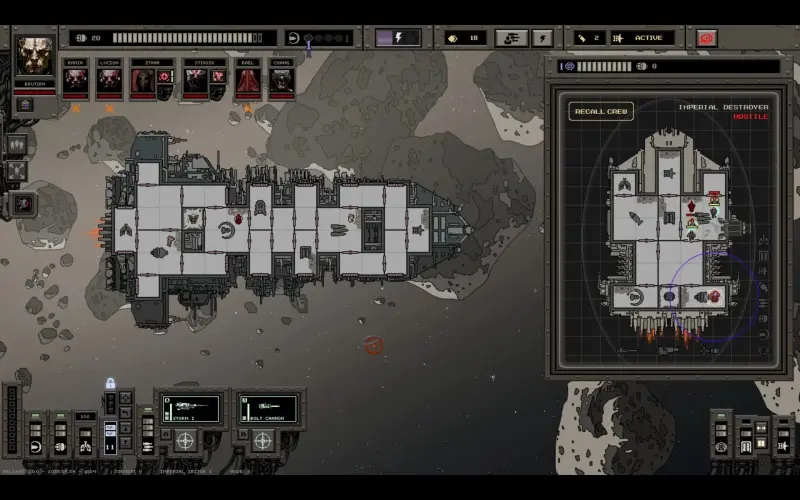Select crew member Lucion's portrait
Viewport: 800px width, 500px height.
pos(108,80)
